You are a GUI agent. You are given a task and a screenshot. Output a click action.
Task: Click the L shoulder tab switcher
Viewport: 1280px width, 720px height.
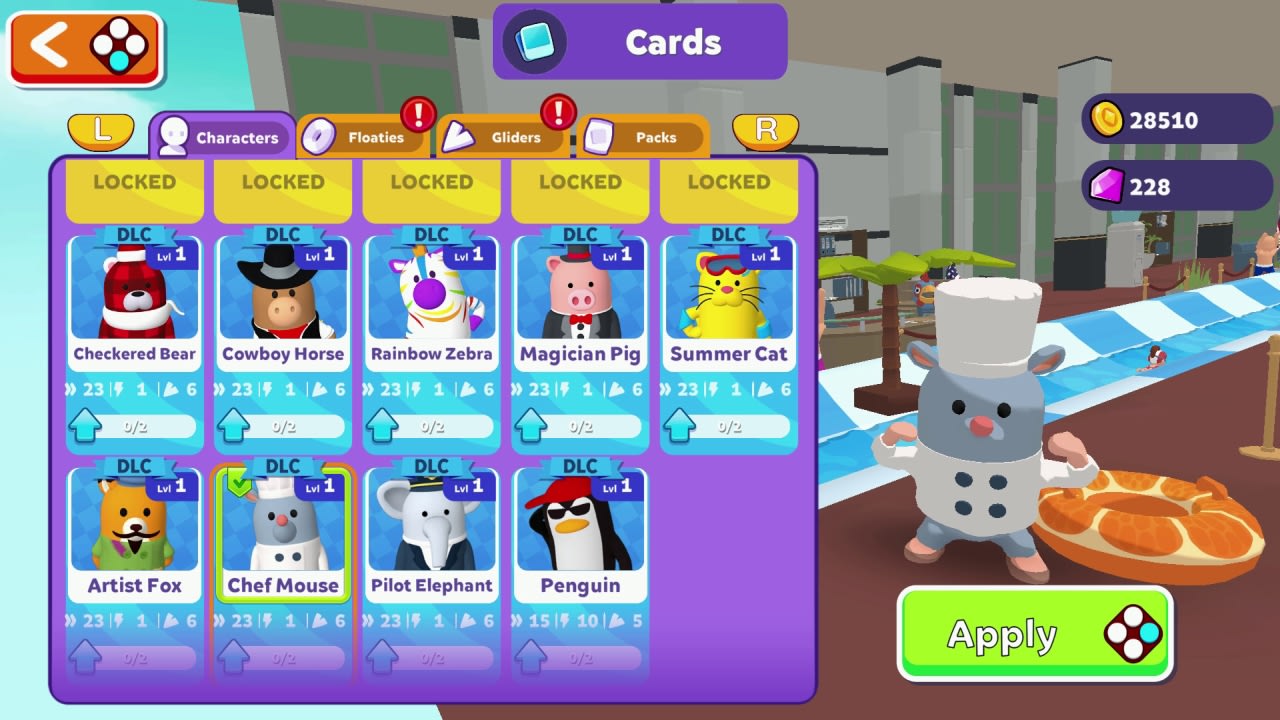point(101,131)
